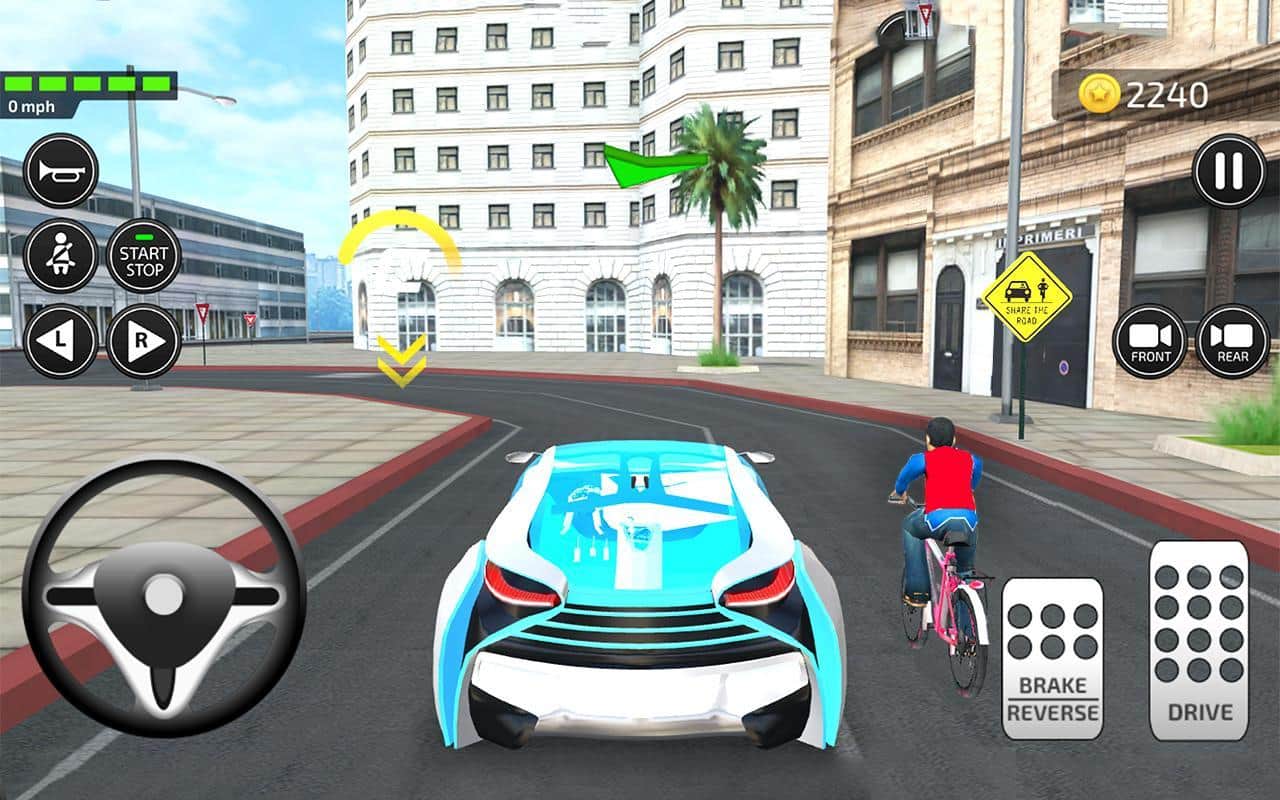Pause the game
Viewport: 1280px width, 800px height.
tap(1229, 171)
